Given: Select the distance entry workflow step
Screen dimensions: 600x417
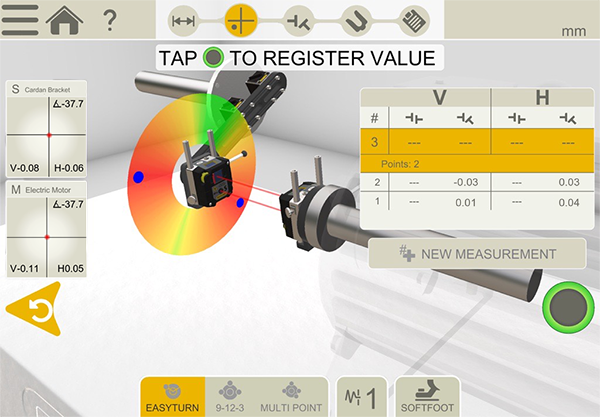Looking at the screenshot, I should [x=183, y=19].
